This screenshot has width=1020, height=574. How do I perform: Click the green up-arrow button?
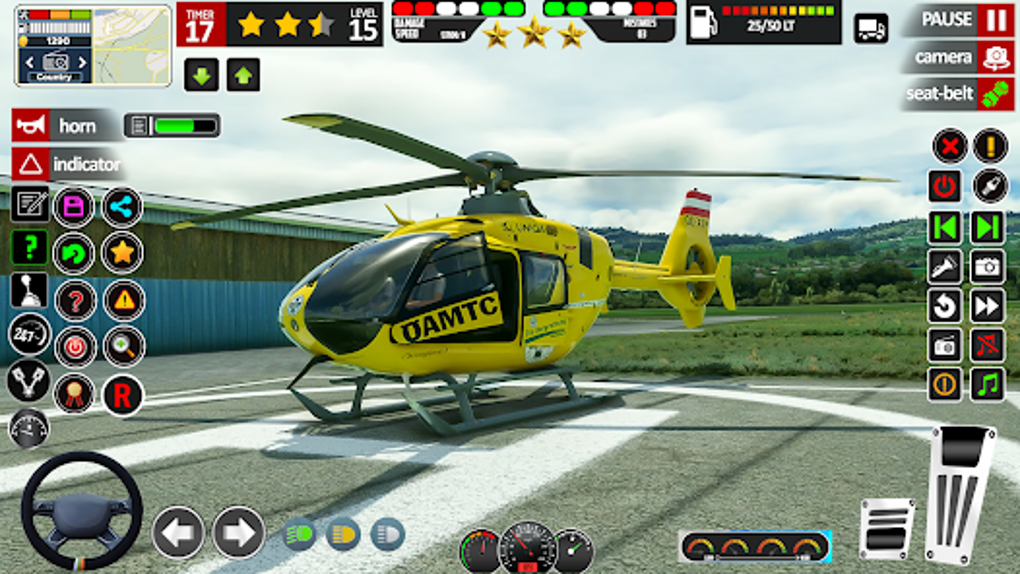tap(243, 74)
